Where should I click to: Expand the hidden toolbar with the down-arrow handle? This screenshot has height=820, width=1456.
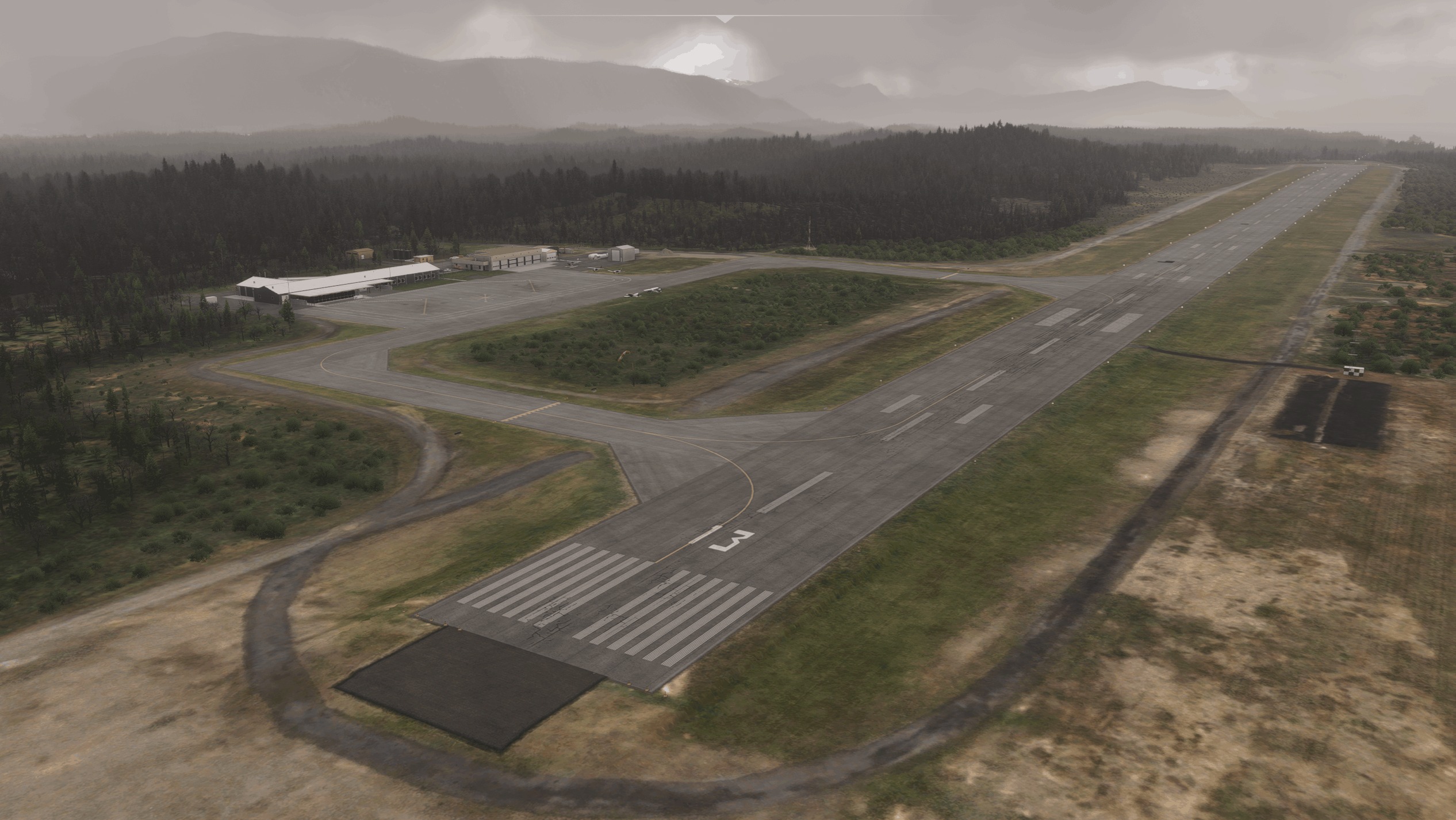pos(726,19)
